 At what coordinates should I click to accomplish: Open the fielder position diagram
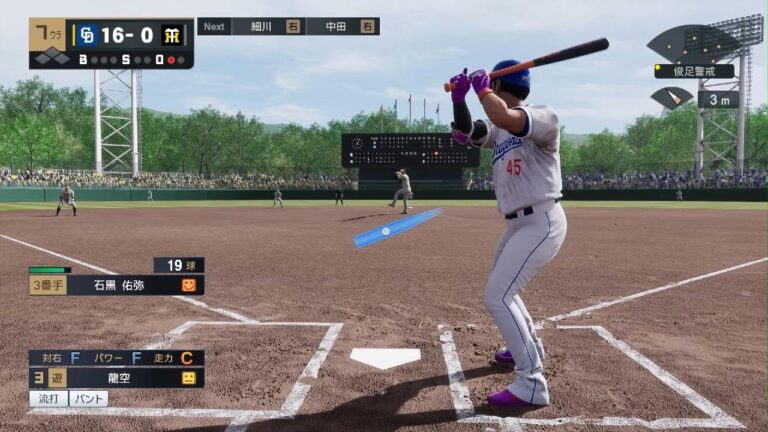[x=693, y=44]
